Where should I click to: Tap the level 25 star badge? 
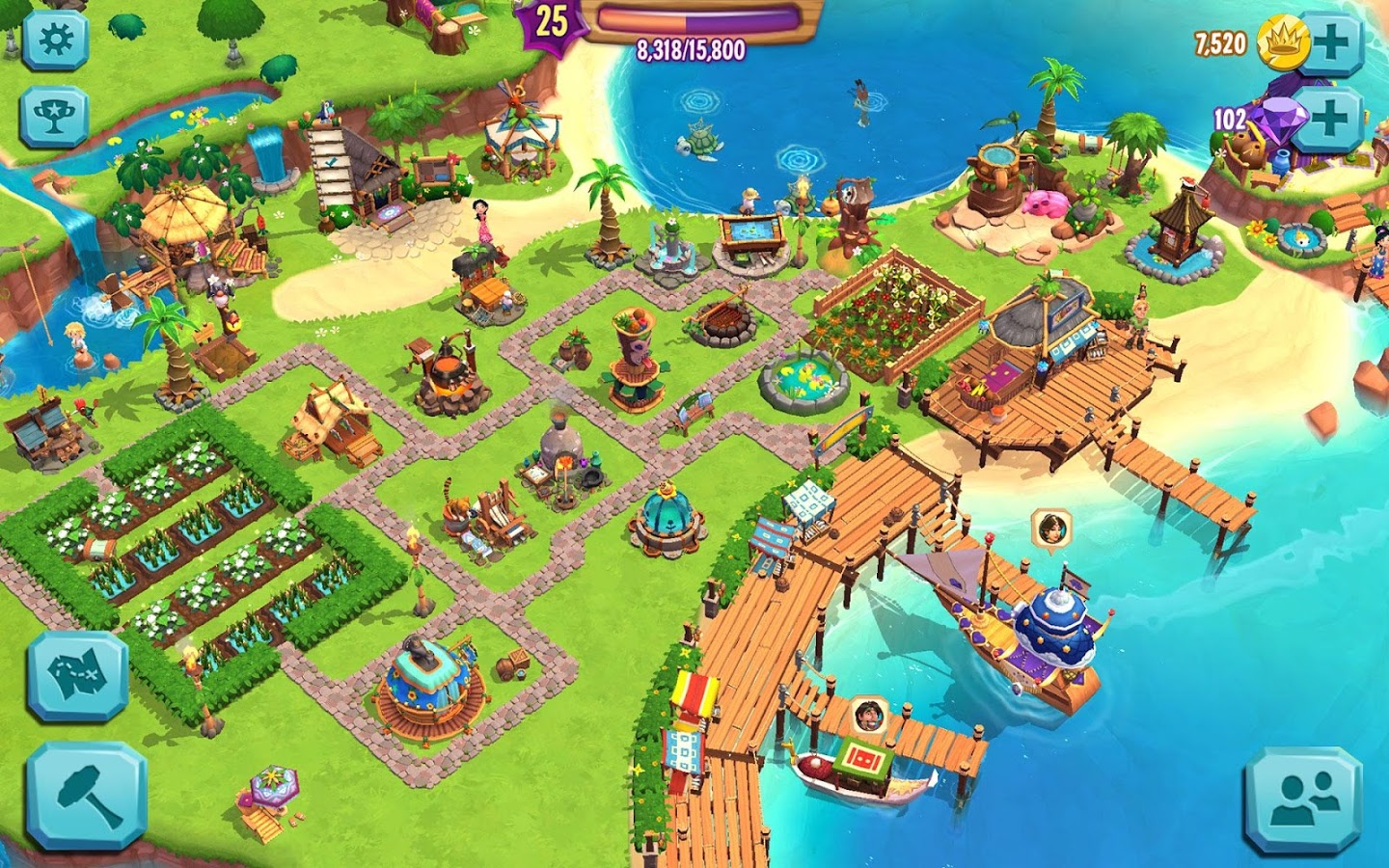click(551, 21)
